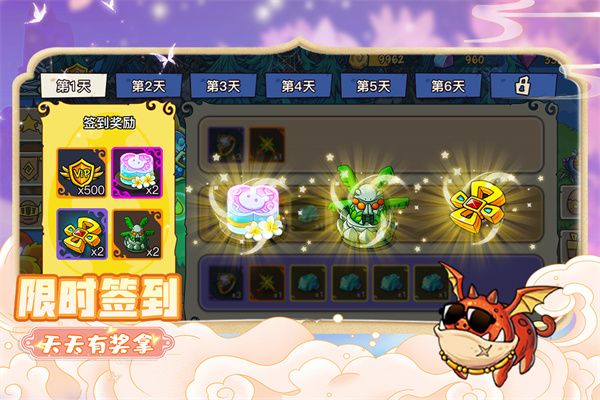Open the 第2天 tab

pos(147,86)
